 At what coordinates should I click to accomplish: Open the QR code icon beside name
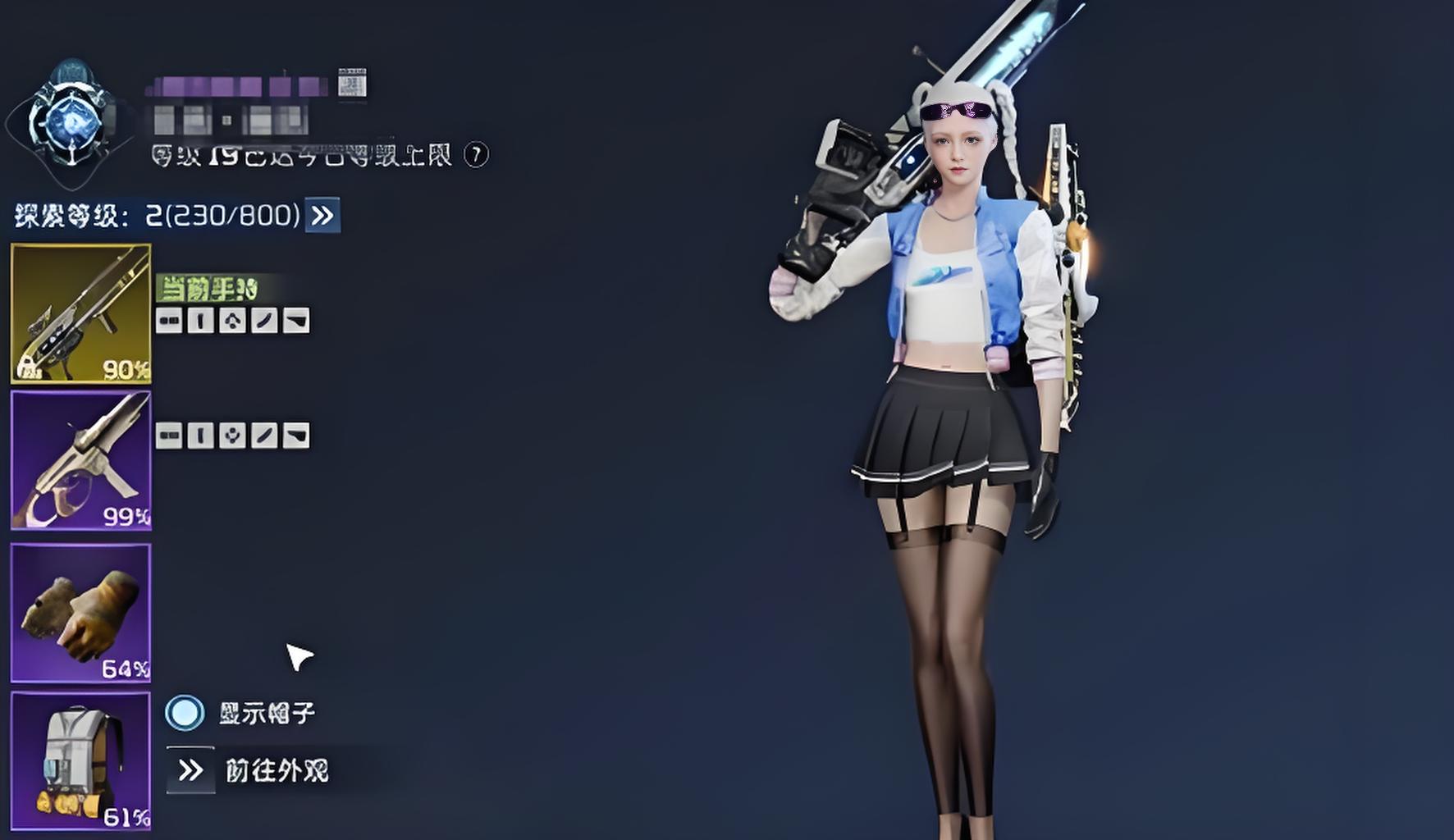352,83
